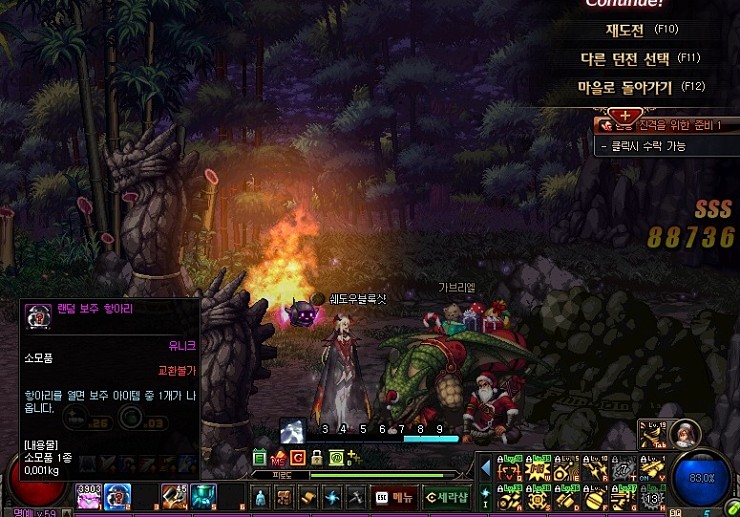Screen dimensions: 740x517
Task: Click the left arrow beside skill bar
Action: tap(487, 468)
